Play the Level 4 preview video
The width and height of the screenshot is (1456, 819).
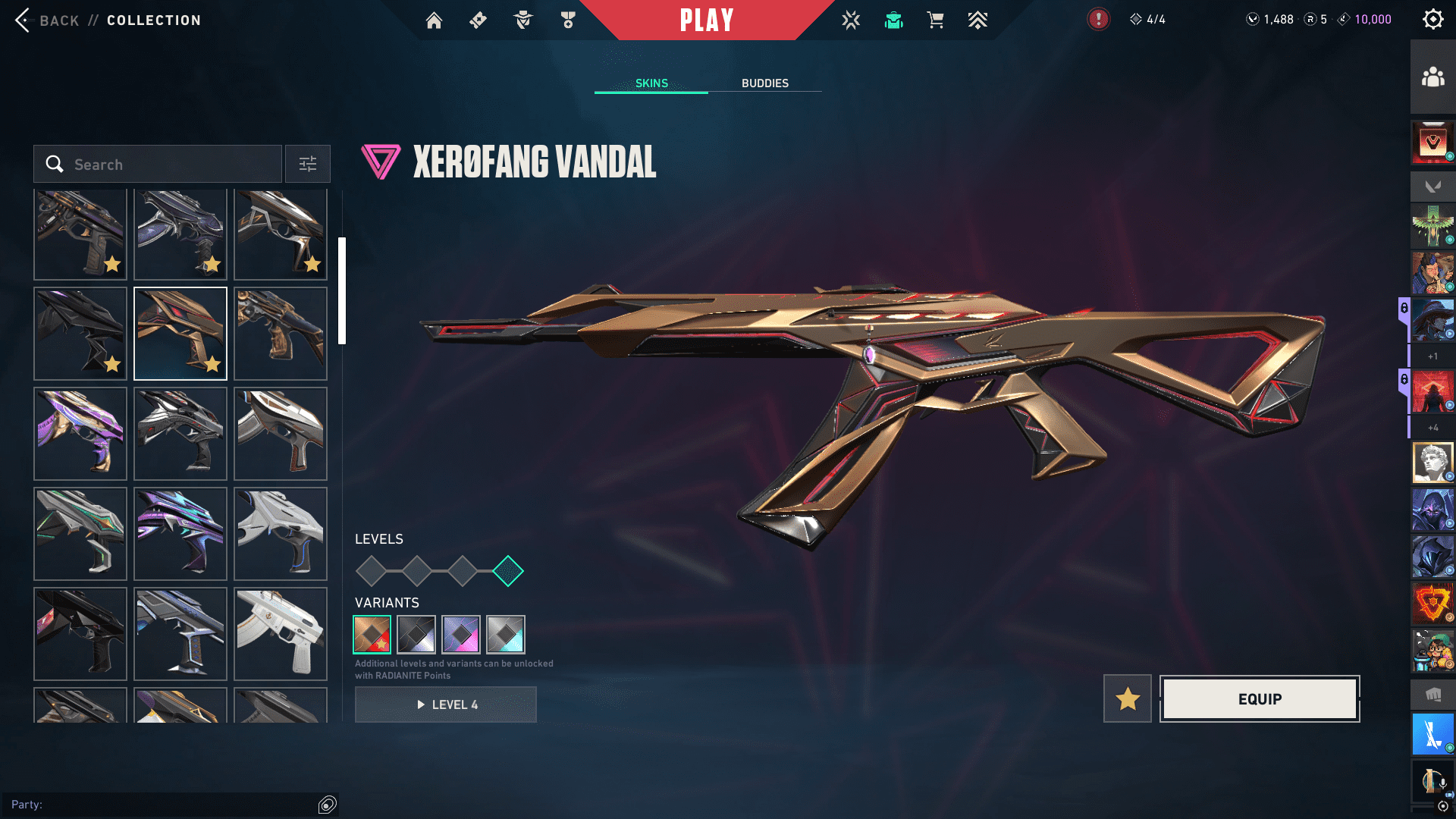pyautogui.click(x=446, y=705)
